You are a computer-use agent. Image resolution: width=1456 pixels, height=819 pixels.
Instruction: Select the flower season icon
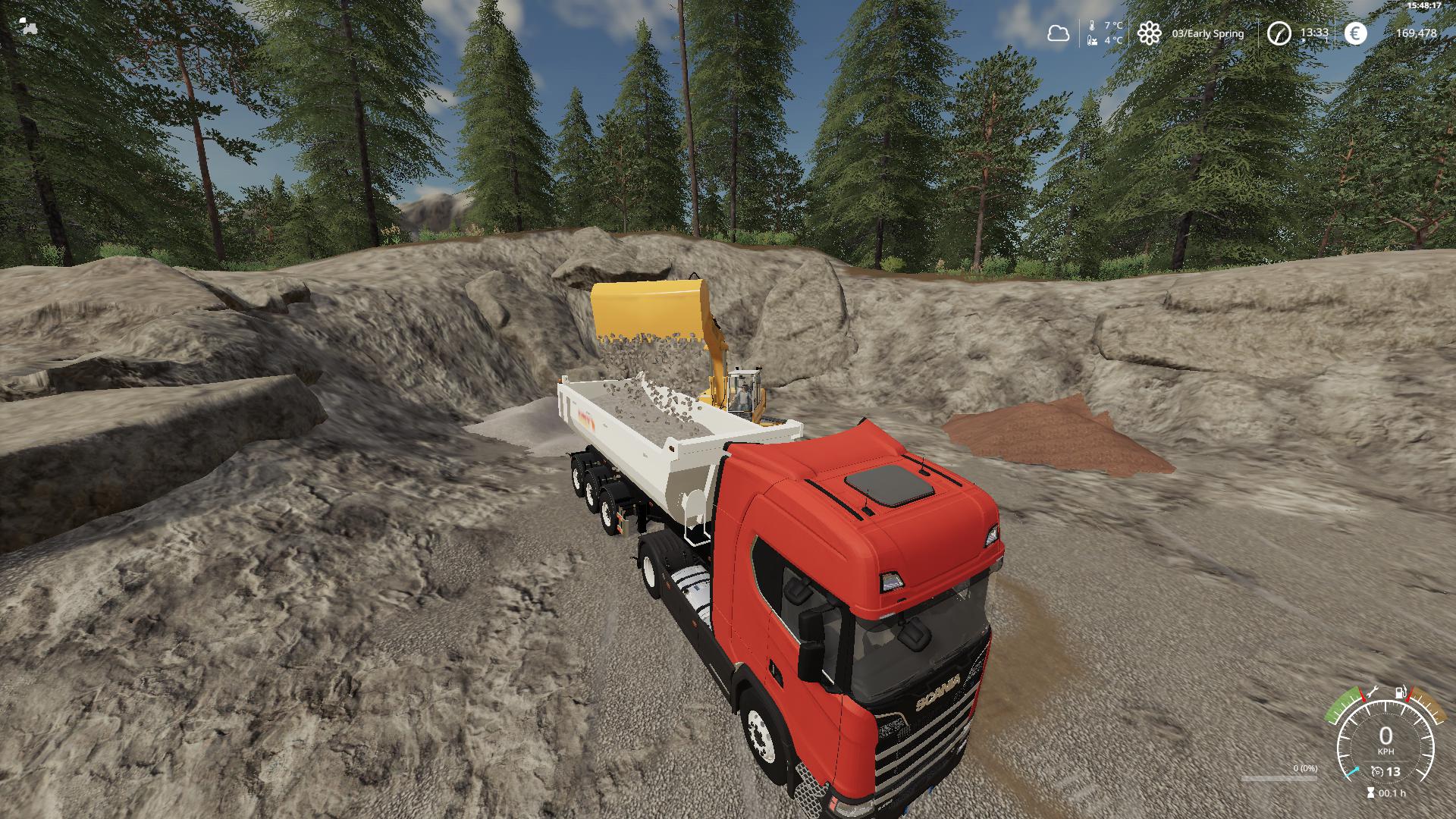pyautogui.click(x=1150, y=33)
